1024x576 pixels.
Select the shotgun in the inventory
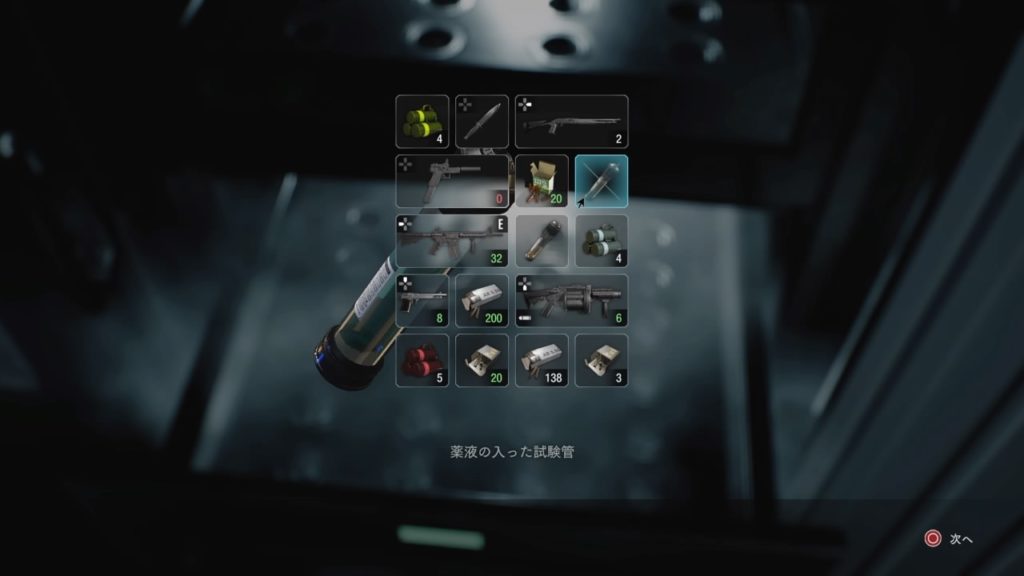tap(571, 121)
